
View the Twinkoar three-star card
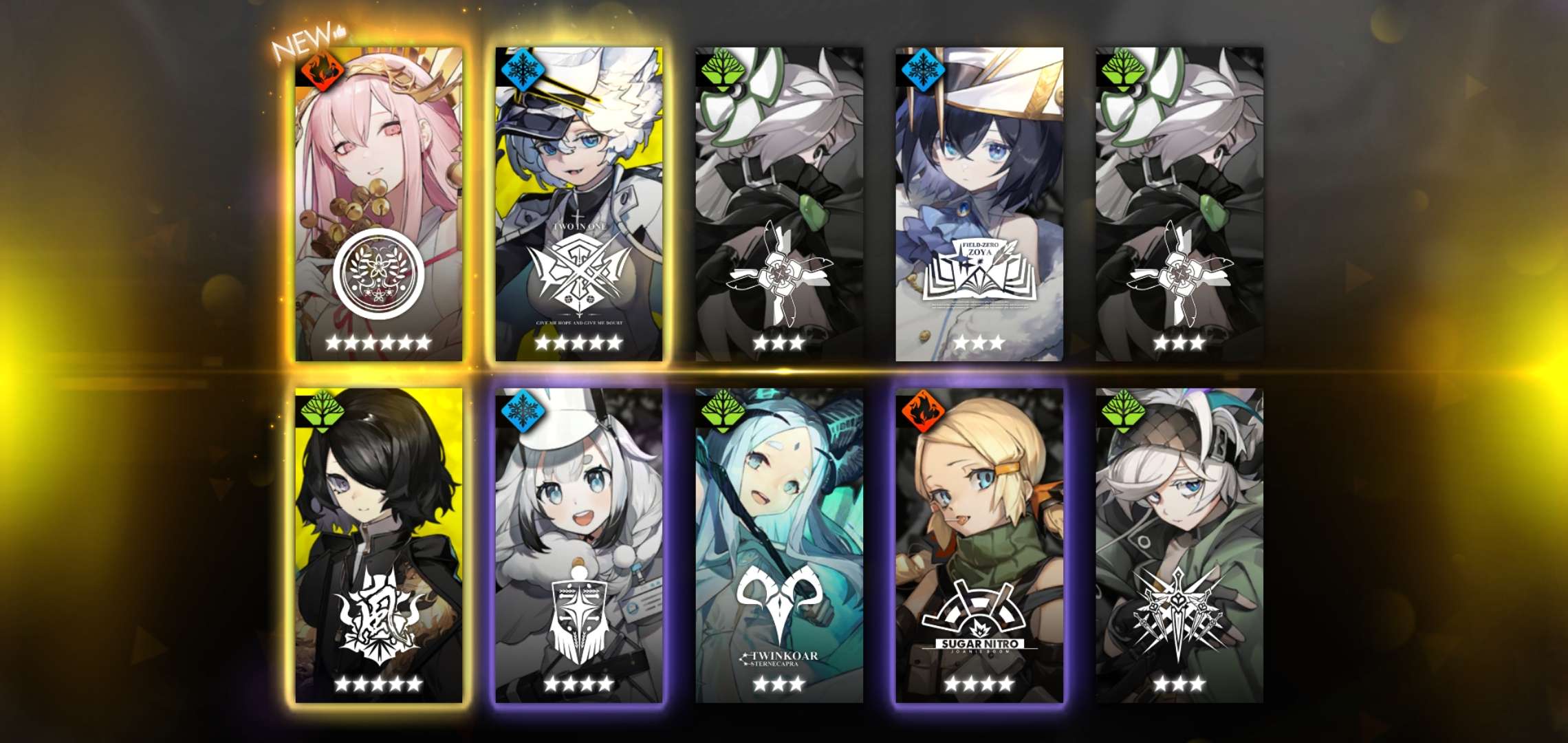coord(779,545)
